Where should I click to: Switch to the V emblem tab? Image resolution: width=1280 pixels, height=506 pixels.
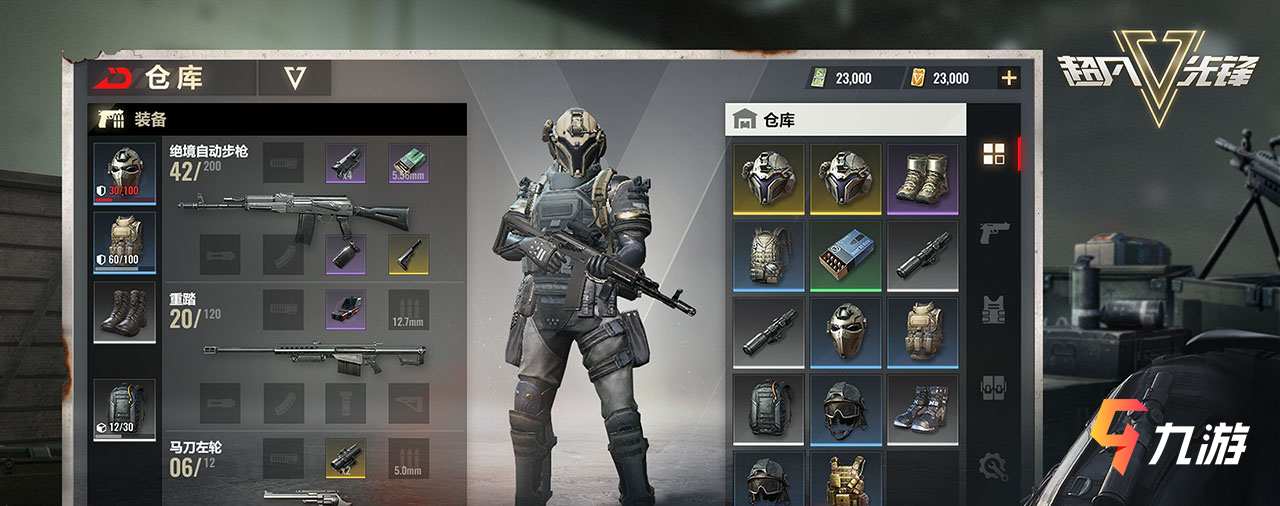[294, 78]
